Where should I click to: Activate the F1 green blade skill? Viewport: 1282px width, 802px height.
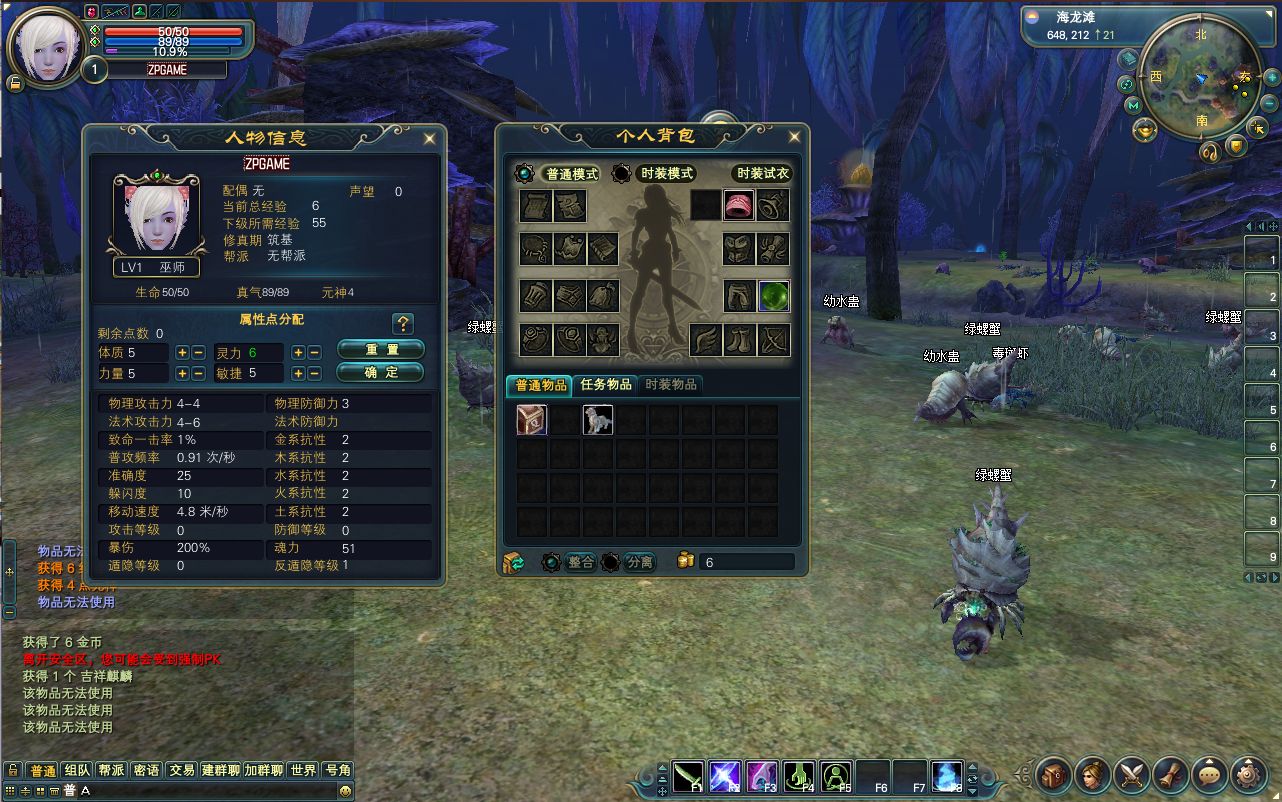[x=687, y=776]
